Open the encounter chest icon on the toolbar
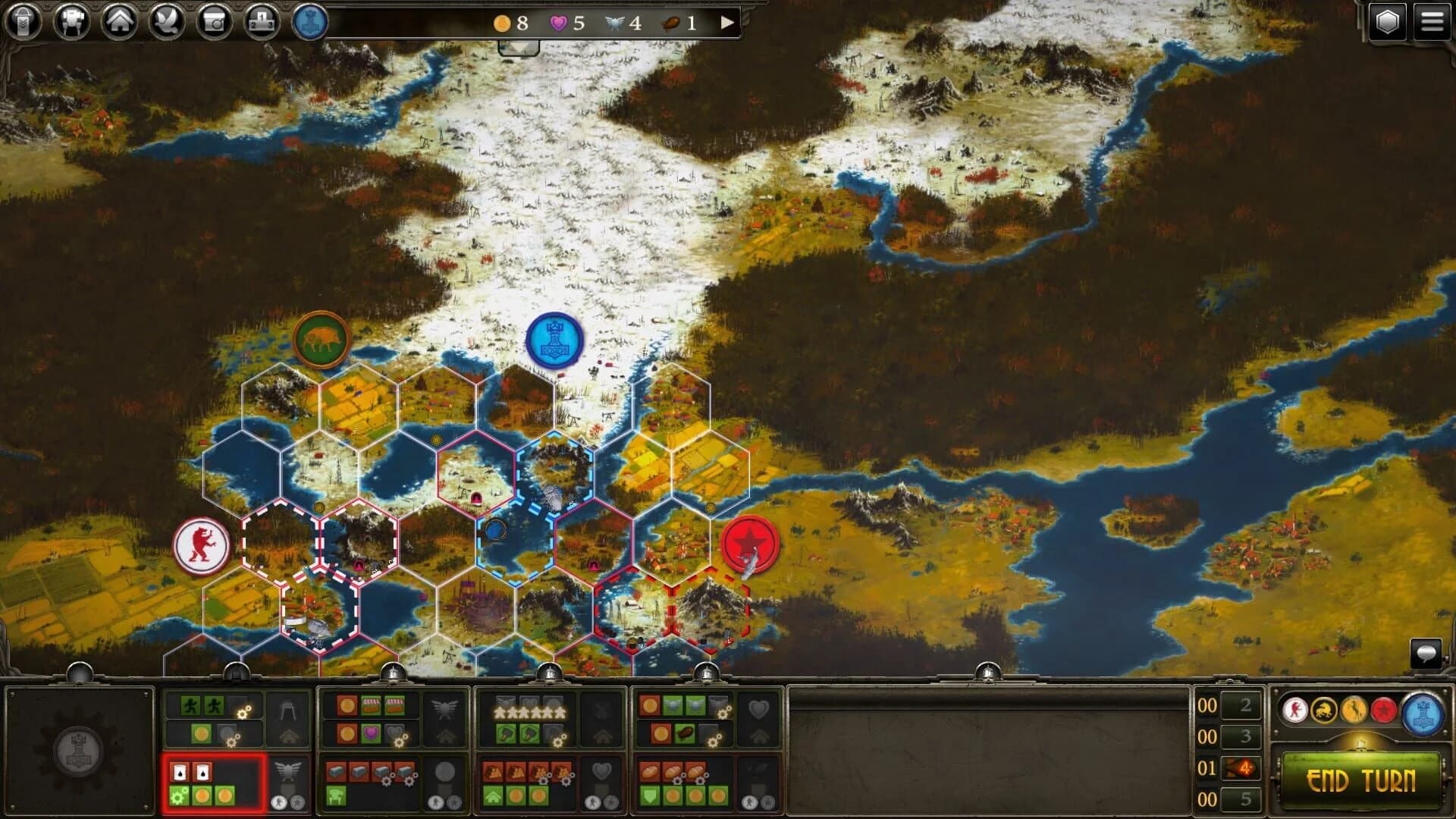Viewport: 1456px width, 819px height. pyautogui.click(x=215, y=20)
